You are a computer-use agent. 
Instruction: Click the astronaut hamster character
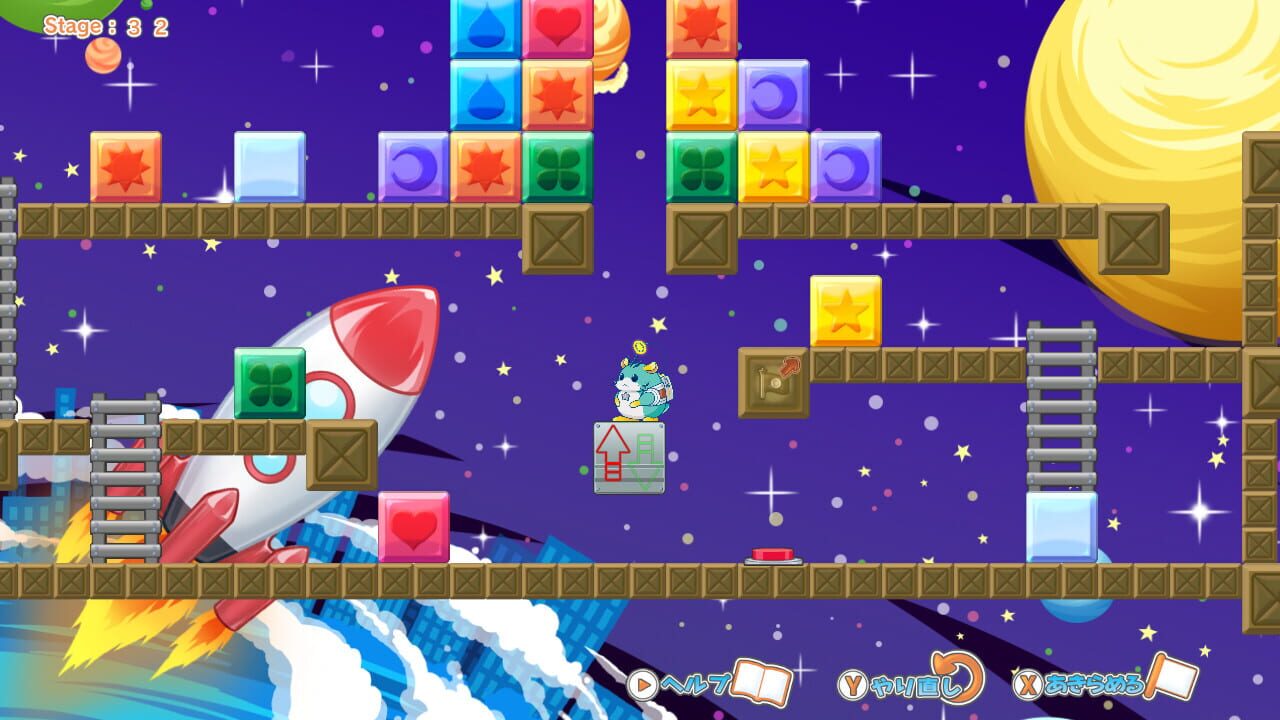click(x=640, y=390)
